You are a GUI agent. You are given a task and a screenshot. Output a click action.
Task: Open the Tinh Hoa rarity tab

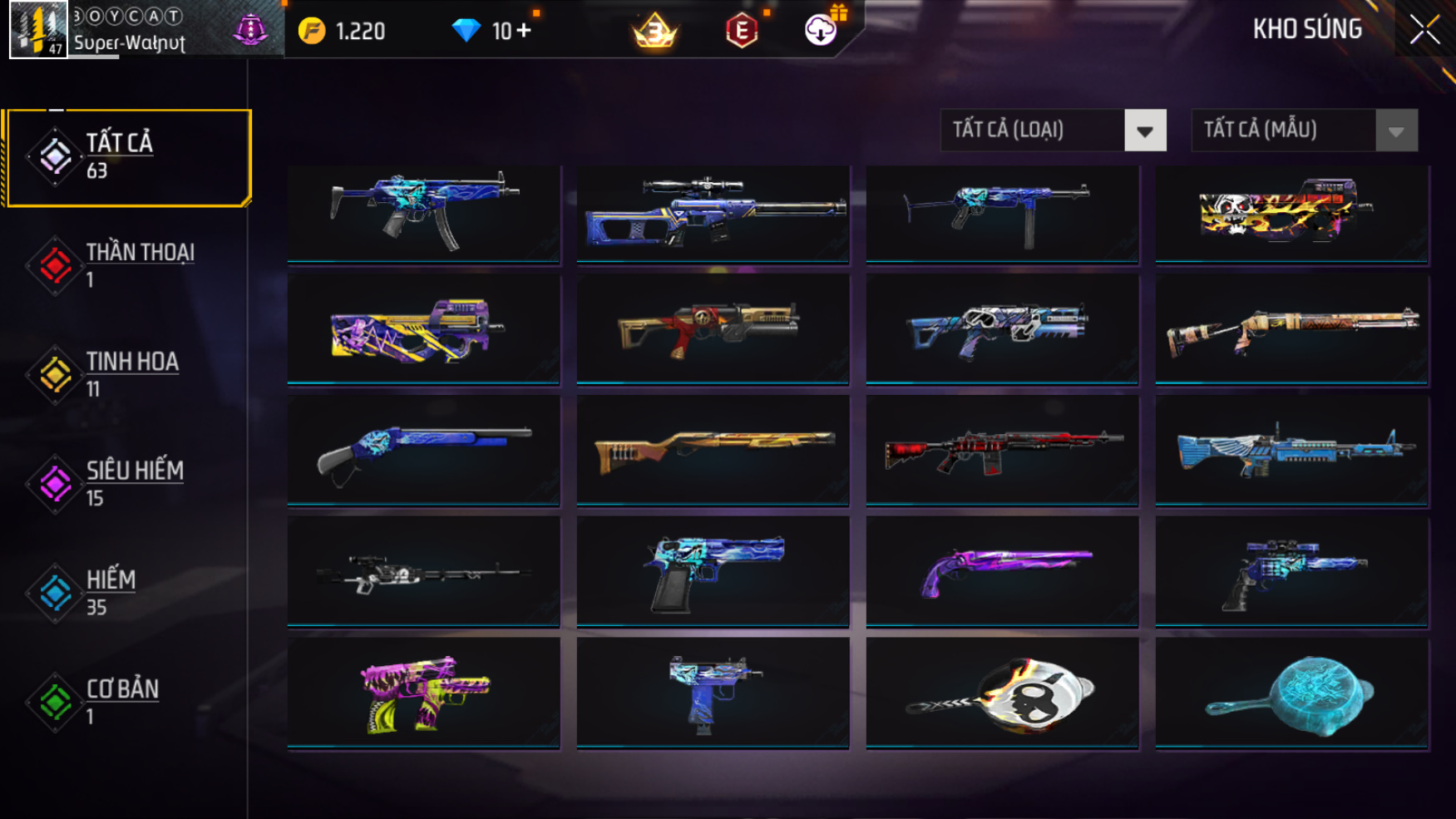point(125,375)
